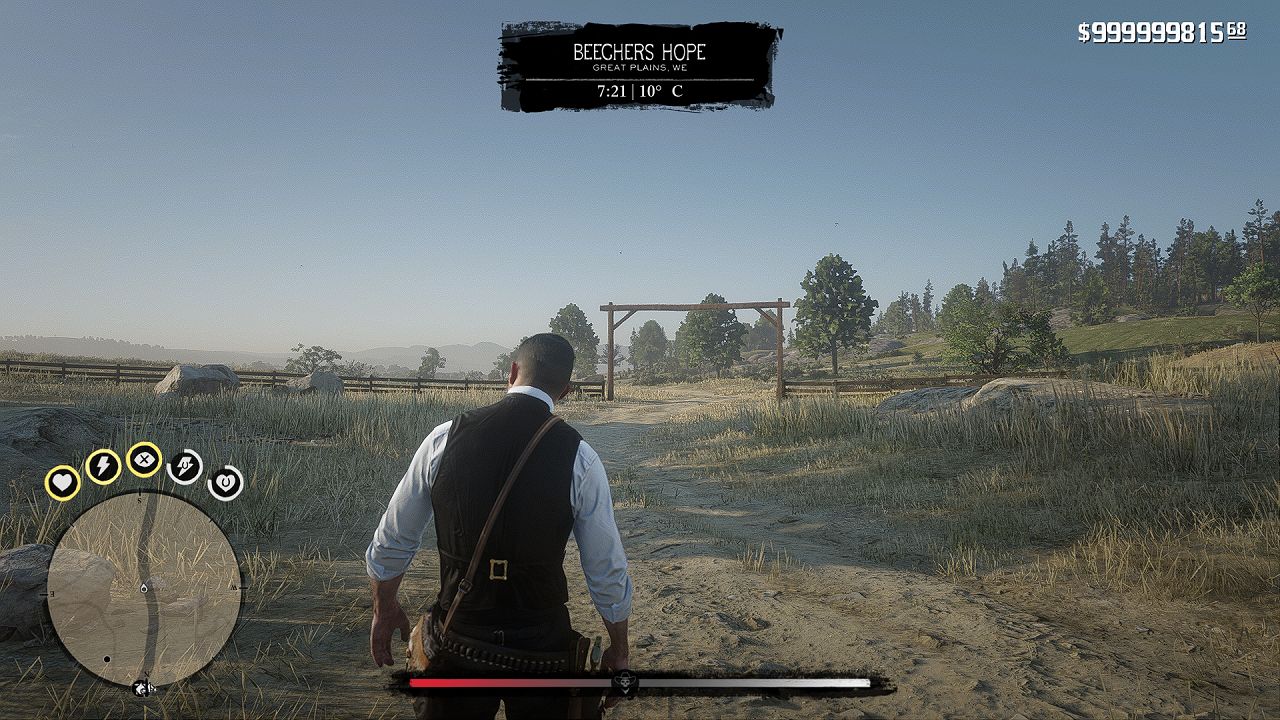Click the horse marker on the minimap edge
The height and width of the screenshot is (720, 1280).
[x=144, y=688]
